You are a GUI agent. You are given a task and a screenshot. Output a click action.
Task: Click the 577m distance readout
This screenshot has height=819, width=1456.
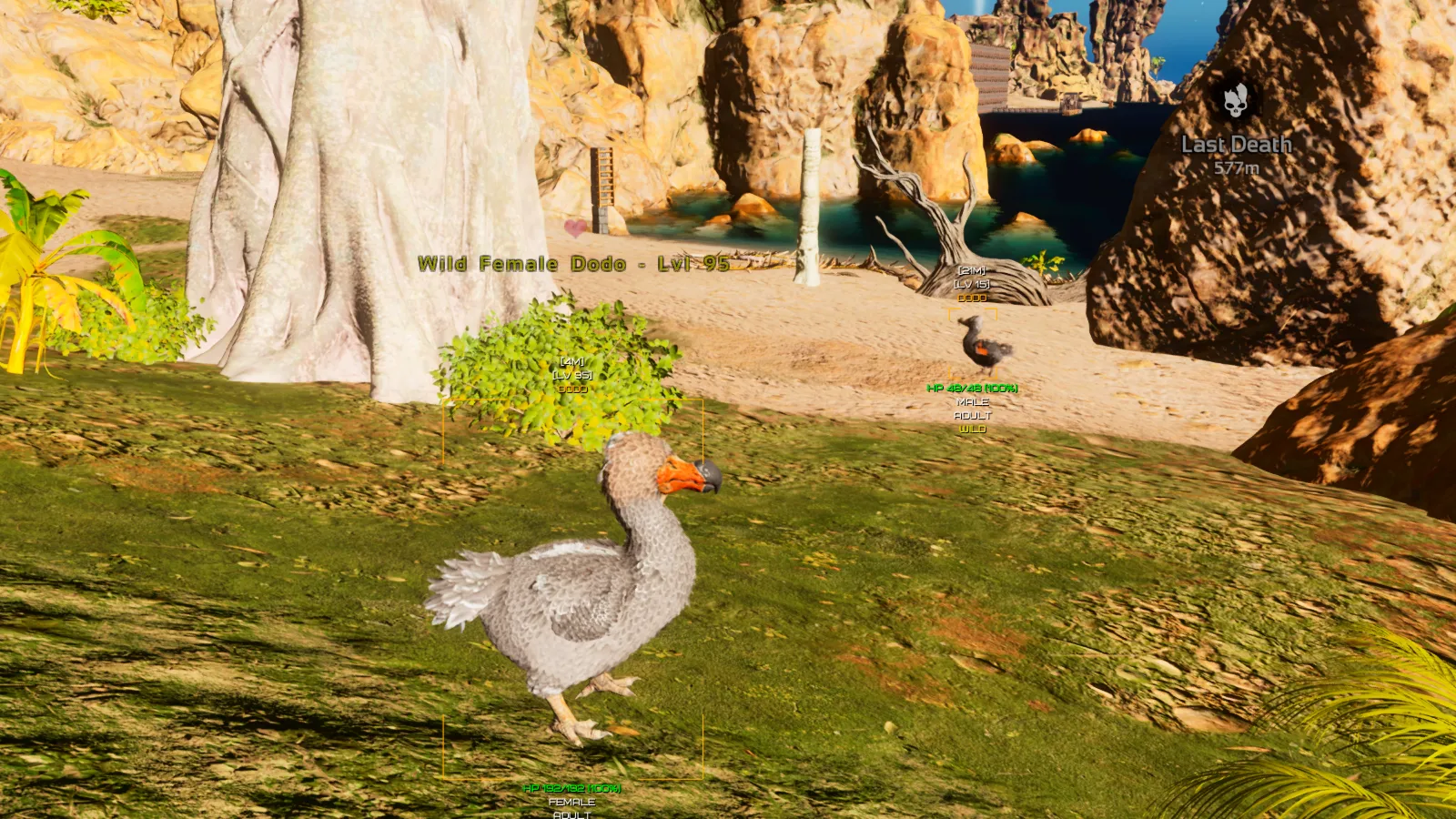coord(1238,167)
